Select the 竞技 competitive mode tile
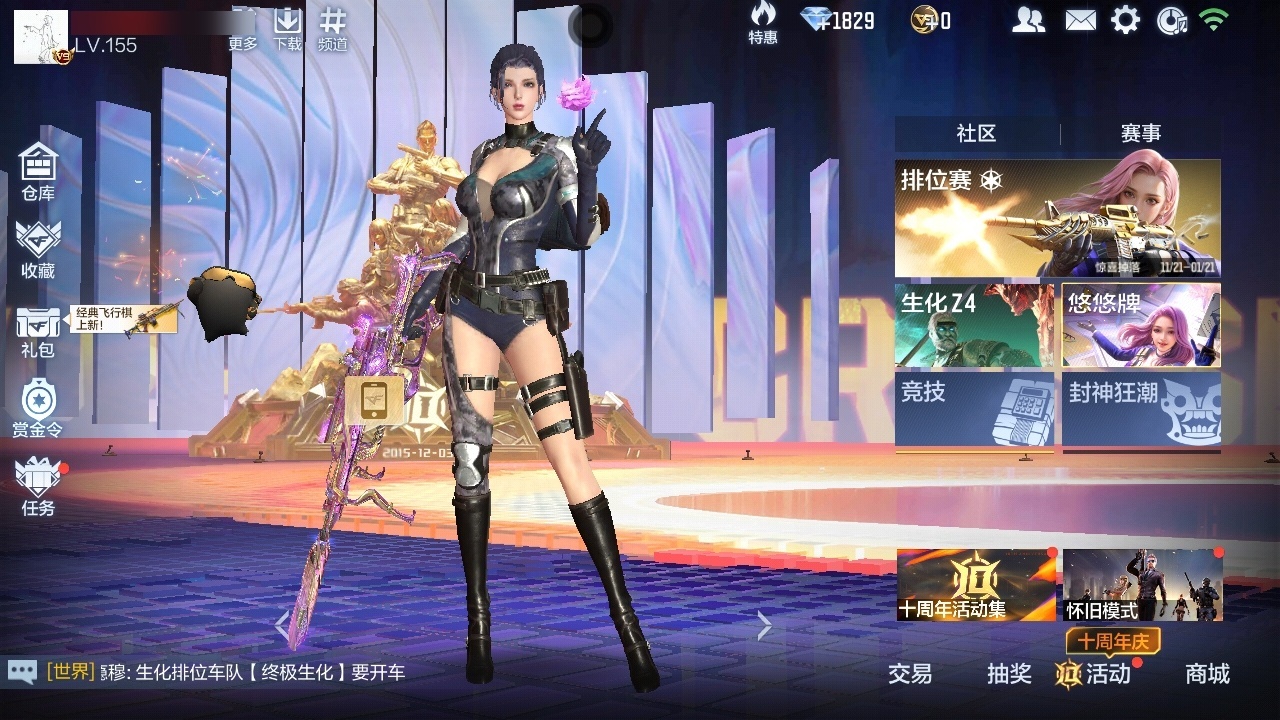The width and height of the screenshot is (1280, 720). (x=974, y=409)
